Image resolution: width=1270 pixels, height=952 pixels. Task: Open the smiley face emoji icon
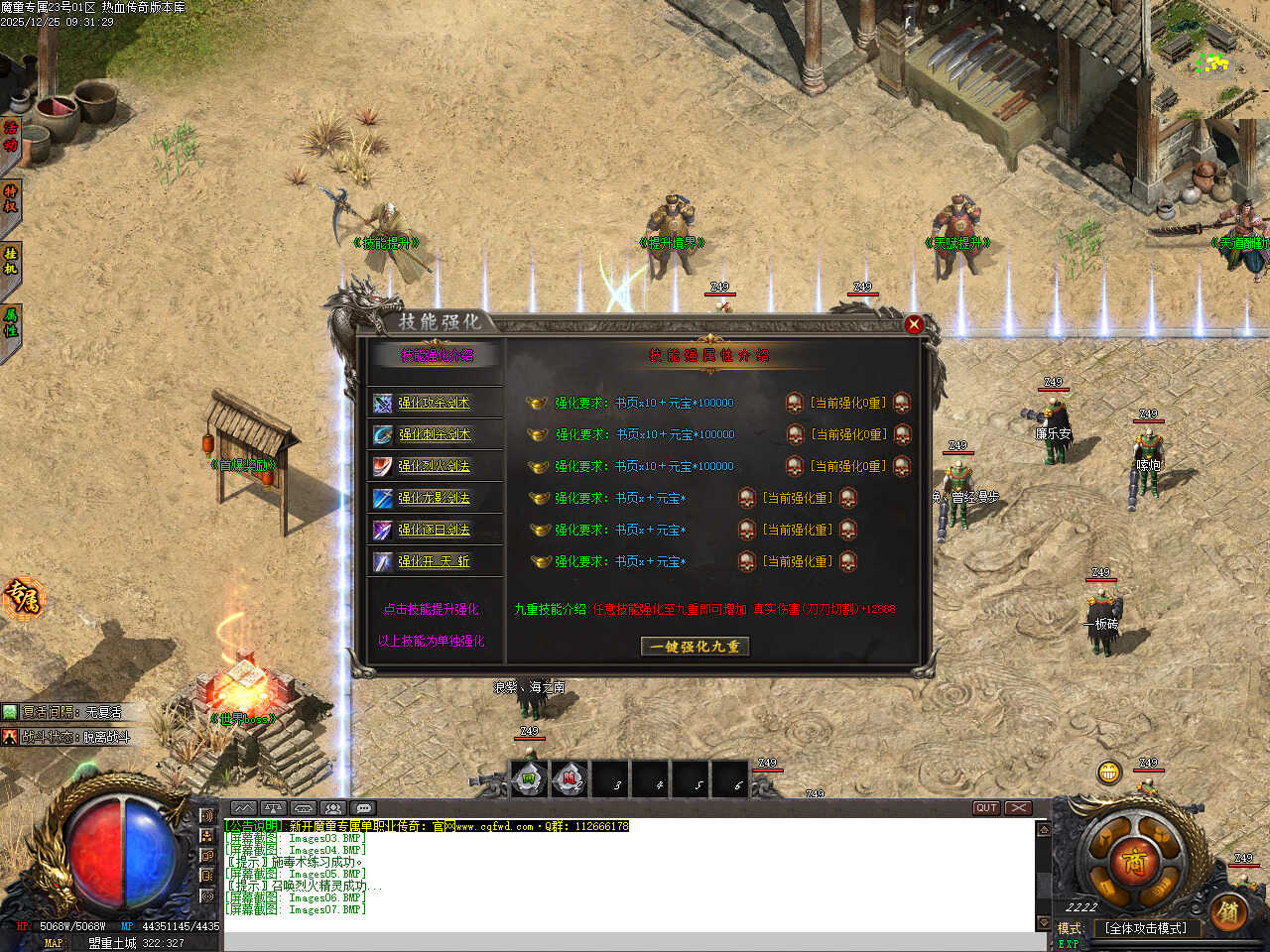pos(1108,772)
